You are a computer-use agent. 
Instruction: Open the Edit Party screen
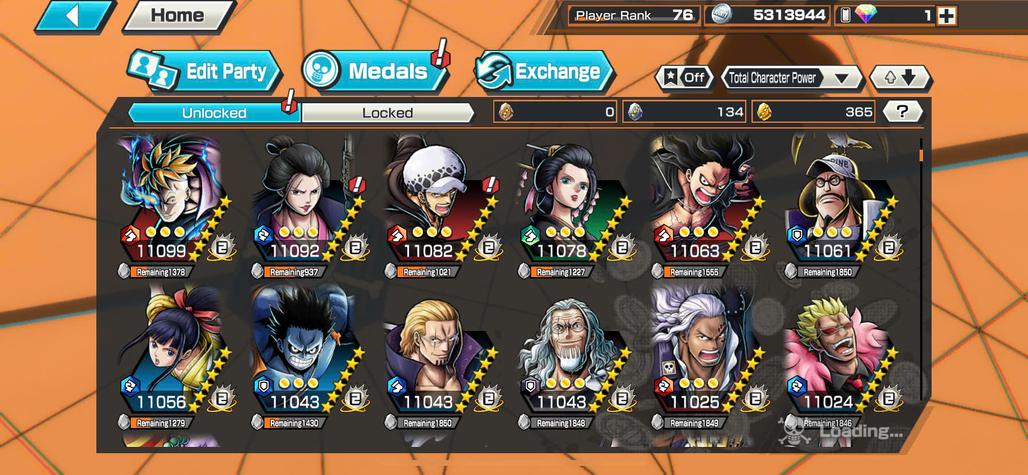[205, 71]
